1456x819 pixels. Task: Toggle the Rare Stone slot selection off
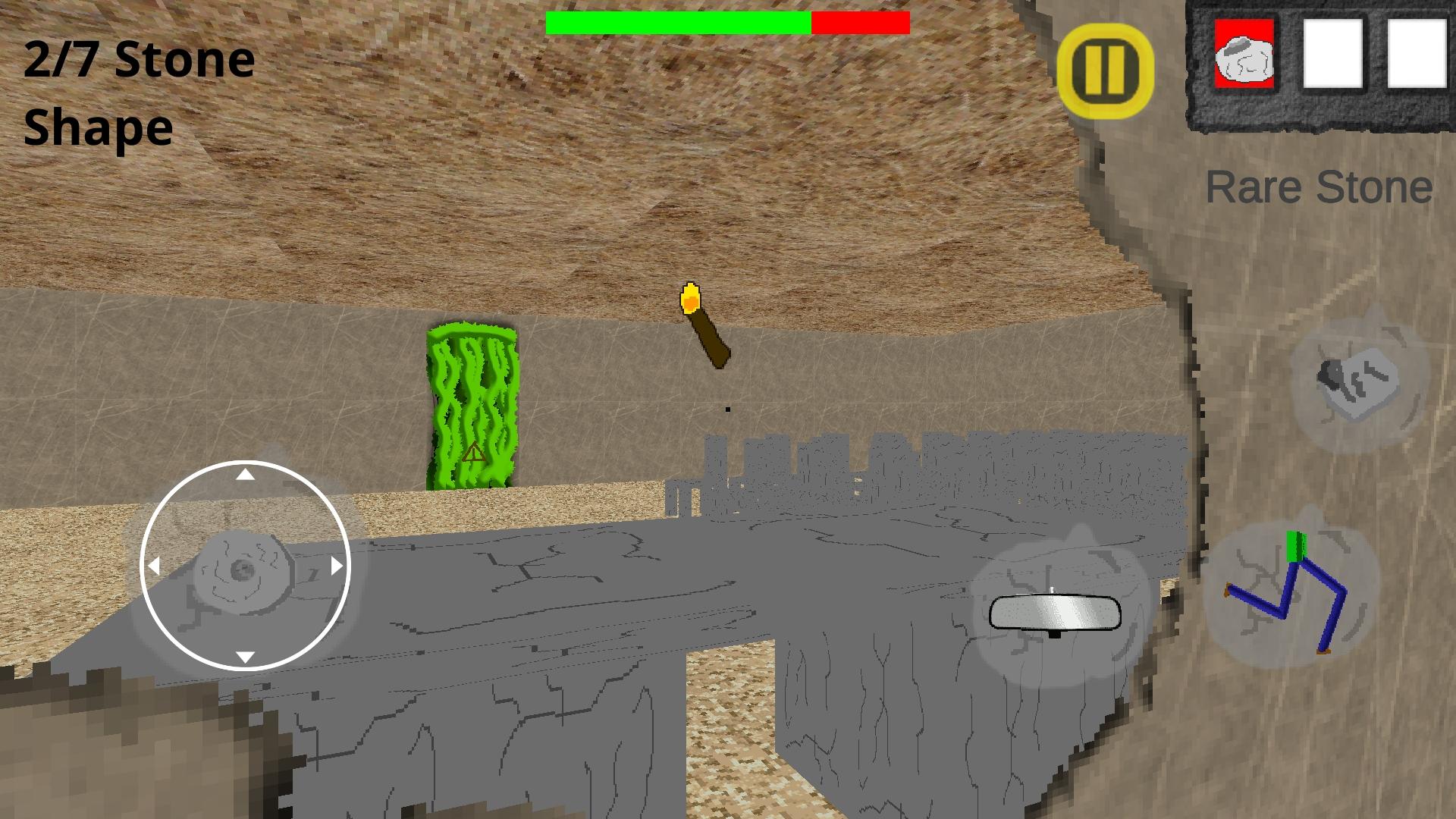1245,57
